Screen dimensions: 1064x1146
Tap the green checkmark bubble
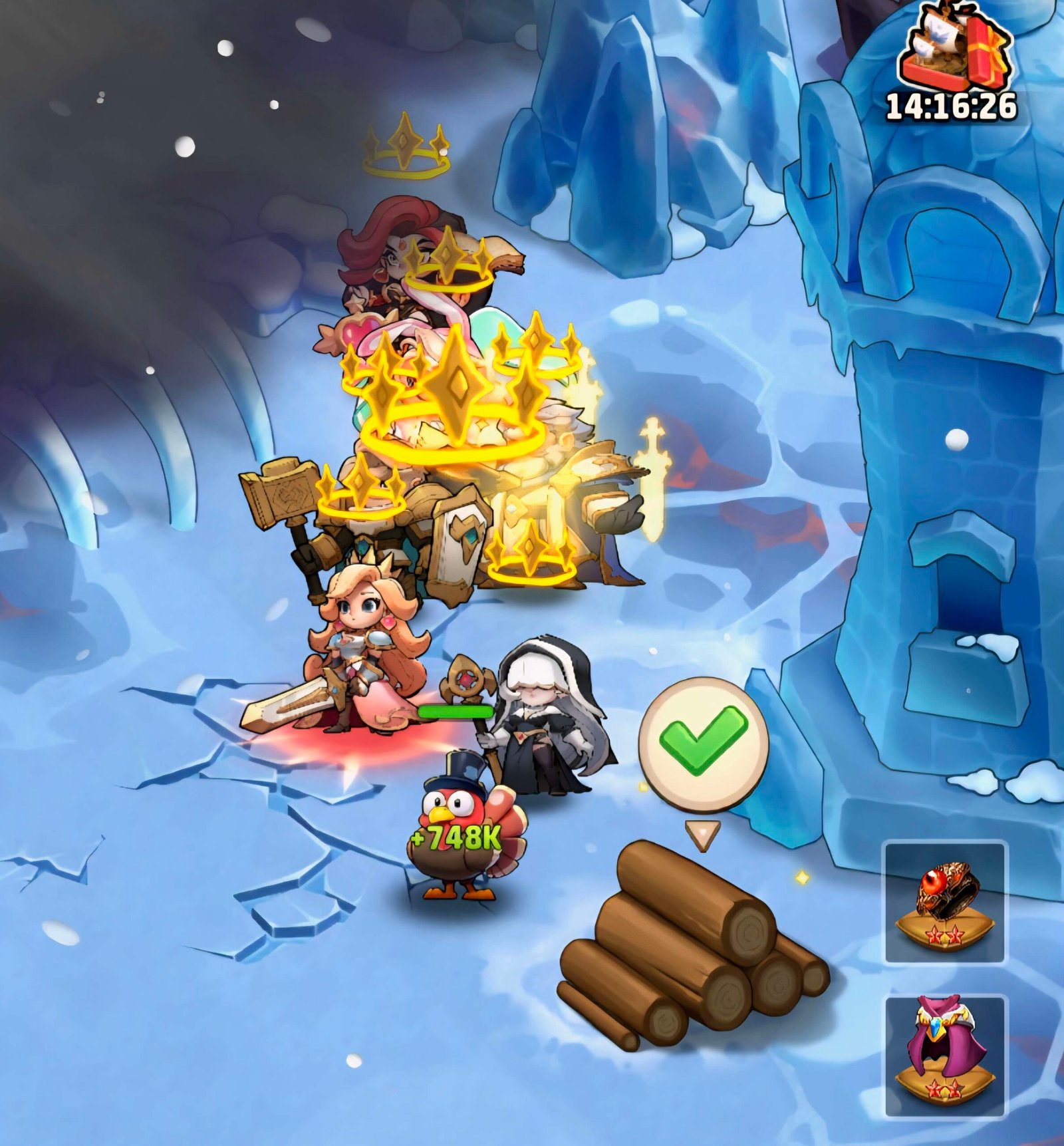tap(703, 744)
